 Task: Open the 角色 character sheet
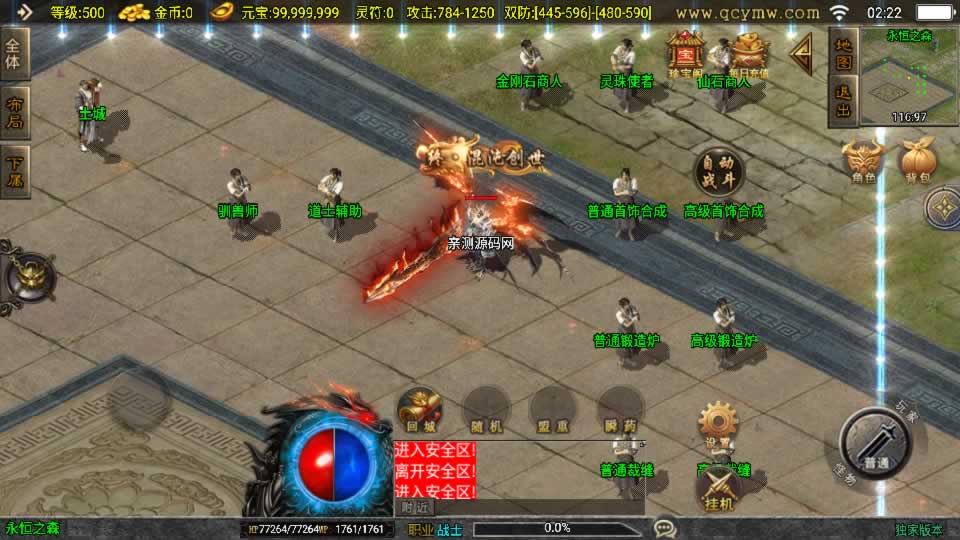pos(863,162)
